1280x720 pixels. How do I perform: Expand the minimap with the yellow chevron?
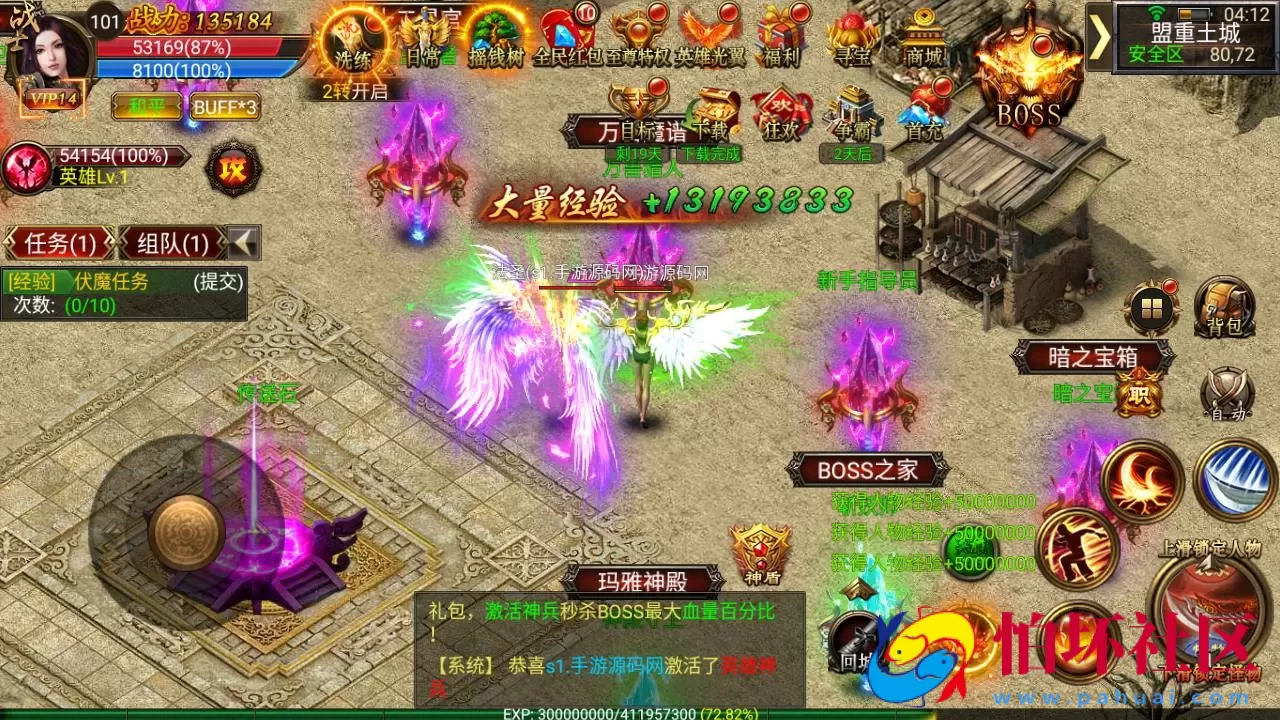point(1099,37)
